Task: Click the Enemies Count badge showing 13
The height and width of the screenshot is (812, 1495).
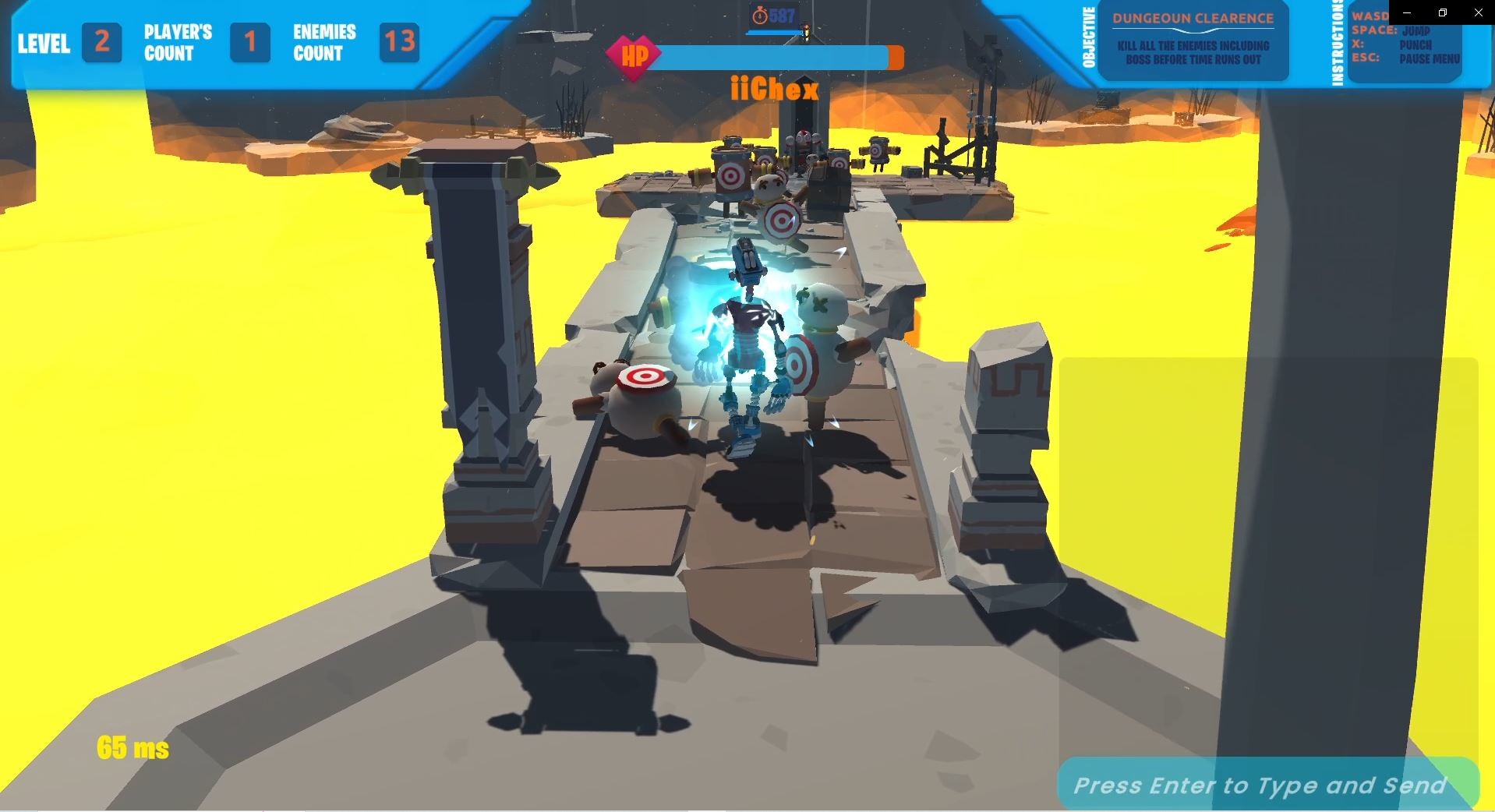Action: click(398, 43)
